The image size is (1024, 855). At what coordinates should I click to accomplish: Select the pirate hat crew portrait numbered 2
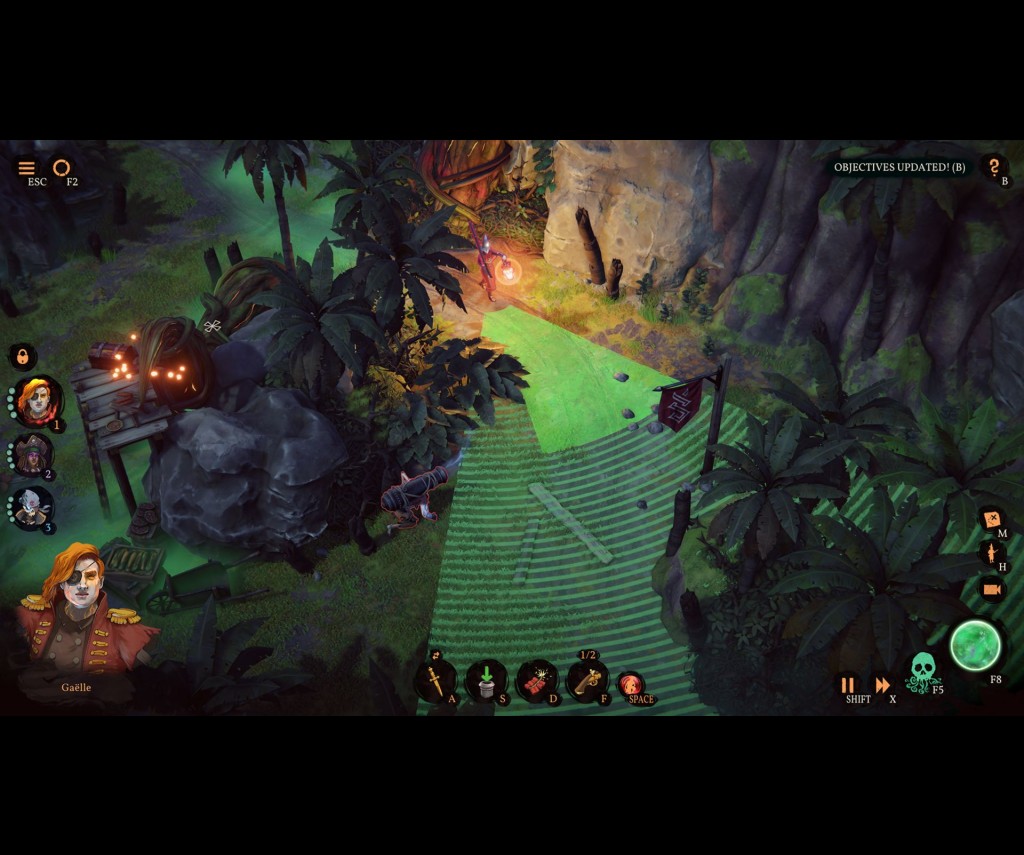pyautogui.click(x=35, y=455)
